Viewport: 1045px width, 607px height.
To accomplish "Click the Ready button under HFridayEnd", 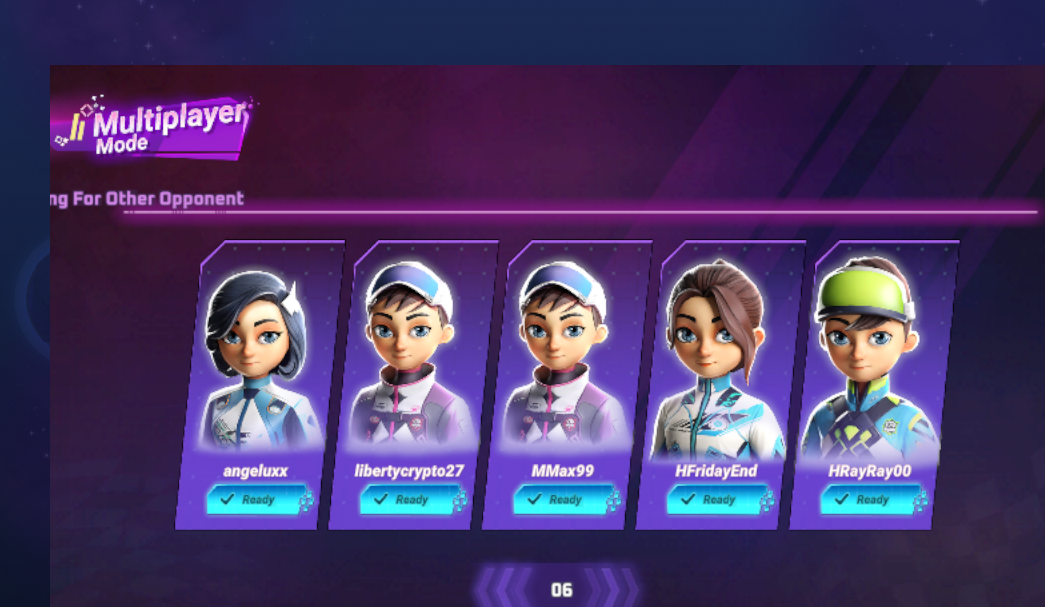I will [x=710, y=500].
